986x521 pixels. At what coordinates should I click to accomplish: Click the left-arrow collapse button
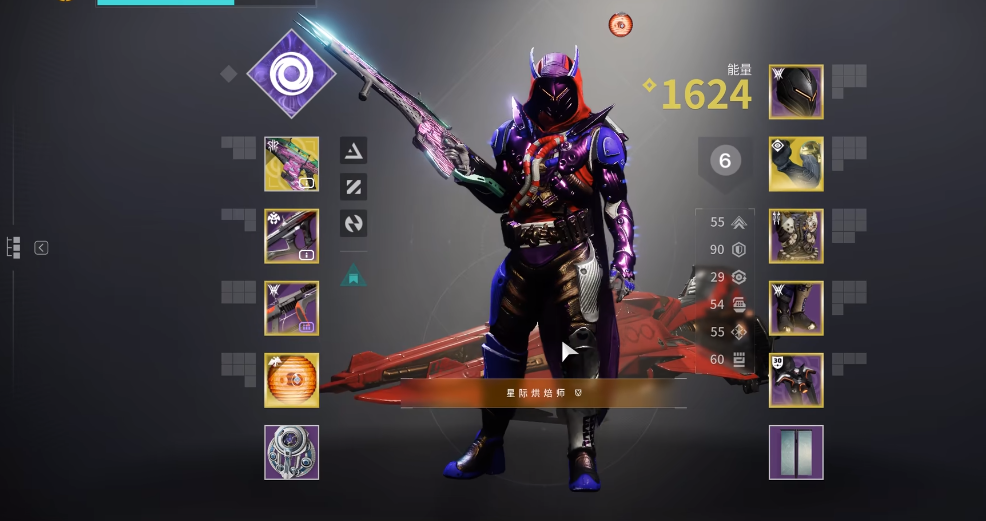(41, 248)
